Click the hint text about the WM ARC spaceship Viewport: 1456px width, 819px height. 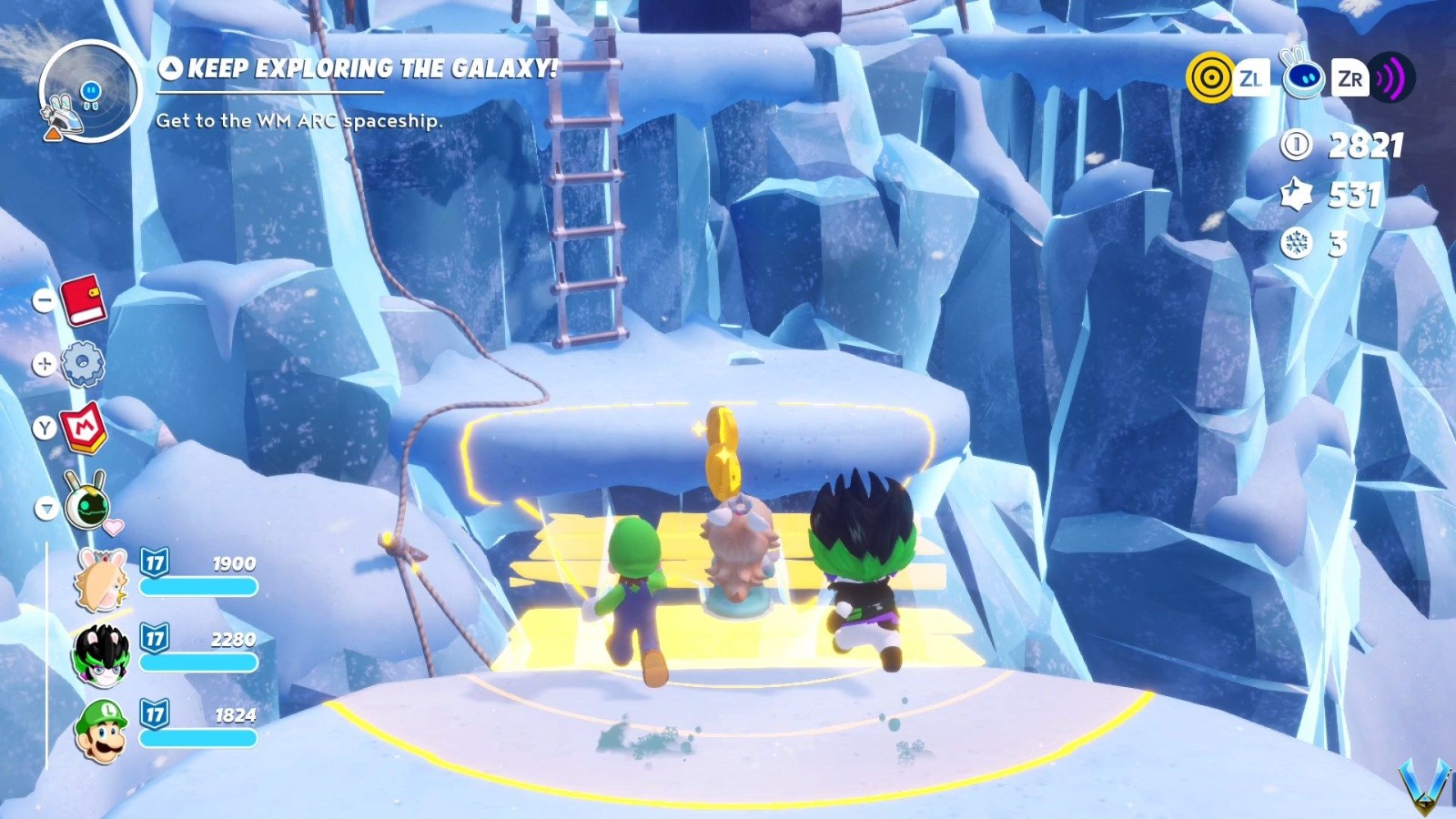tap(298, 118)
